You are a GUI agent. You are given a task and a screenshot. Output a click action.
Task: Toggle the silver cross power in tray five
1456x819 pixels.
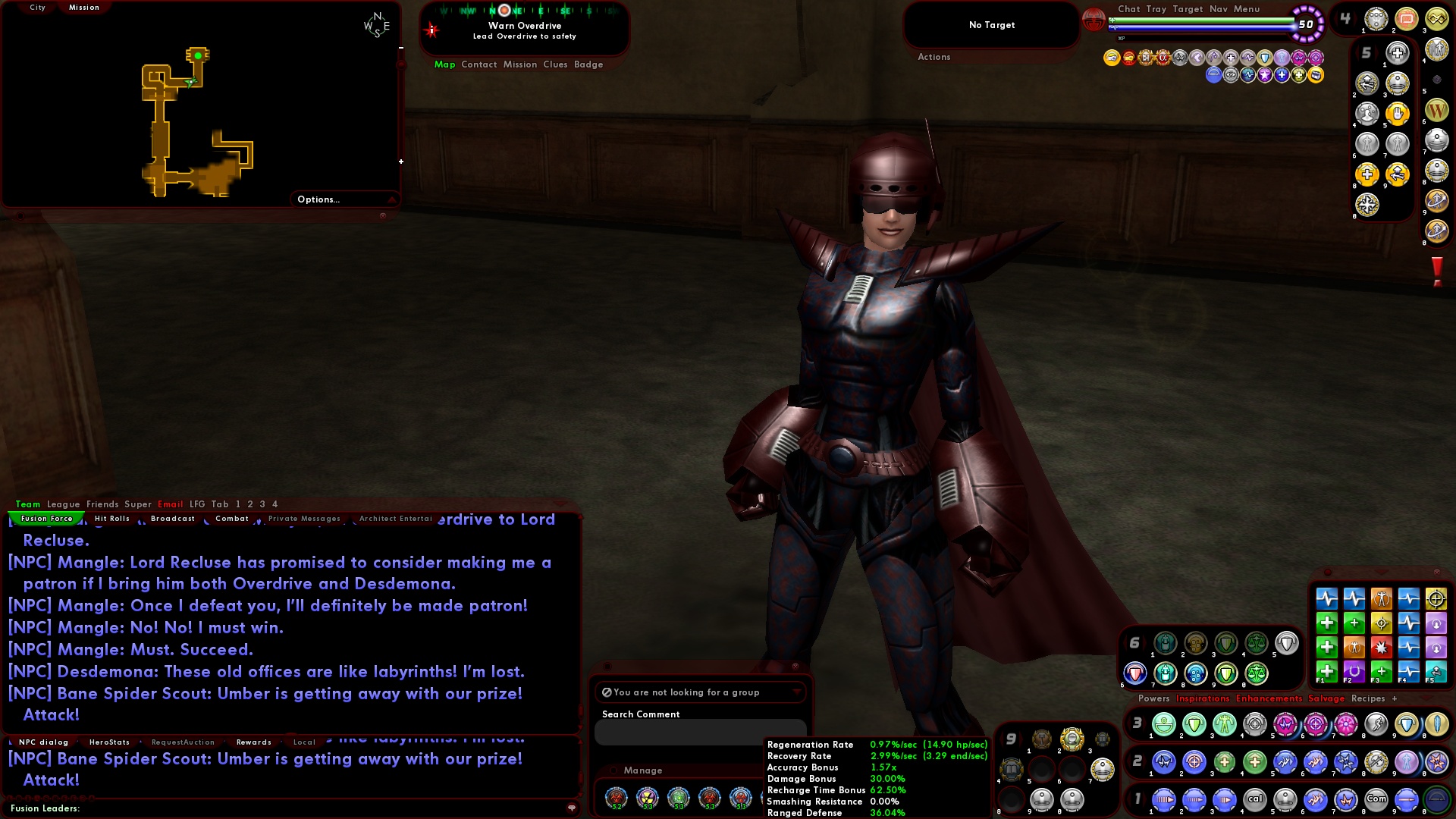click(x=1397, y=53)
